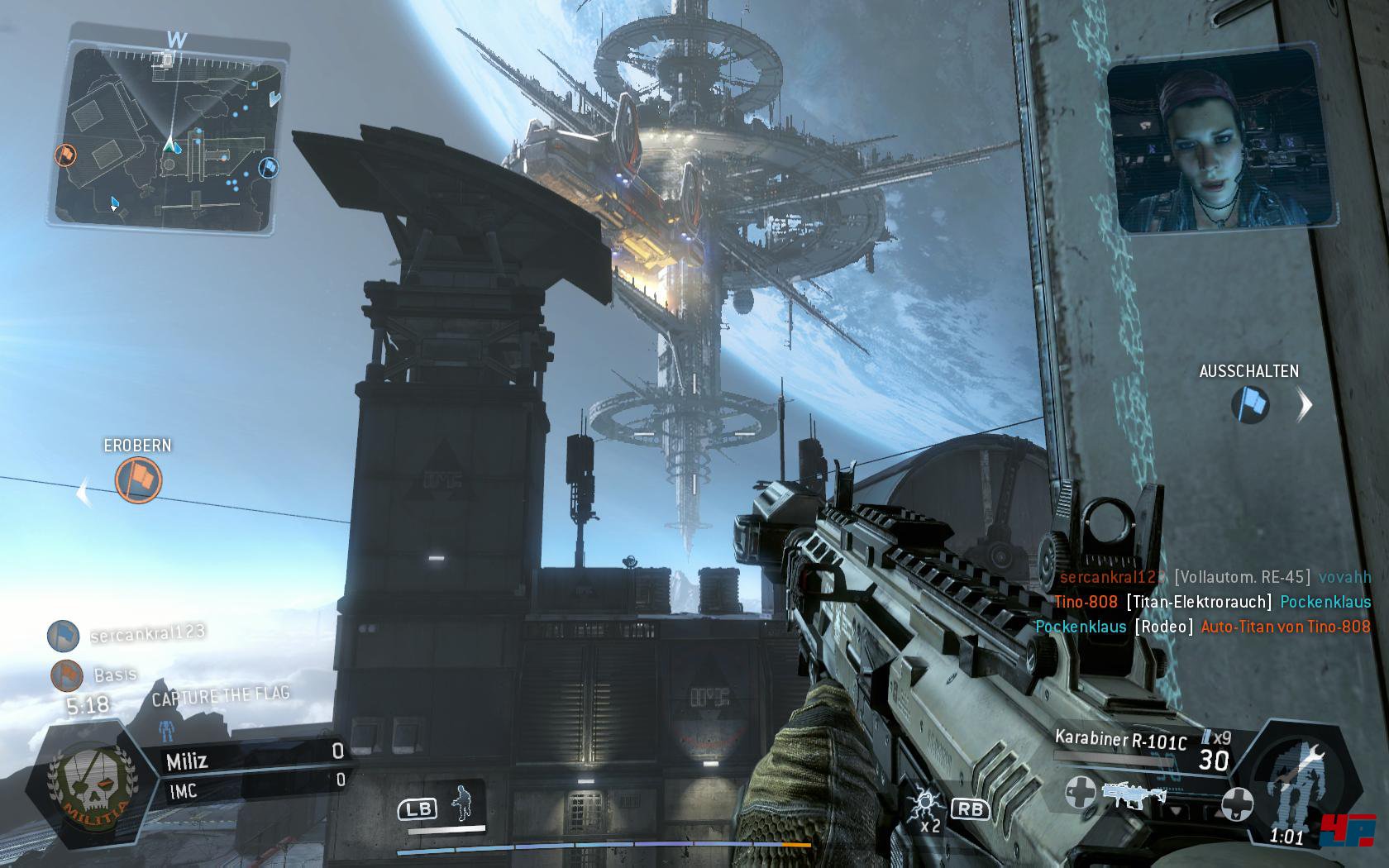Viewport: 1389px width, 868px height.
Task: Click the blue flag marker on the minimap
Action: pos(269,168)
